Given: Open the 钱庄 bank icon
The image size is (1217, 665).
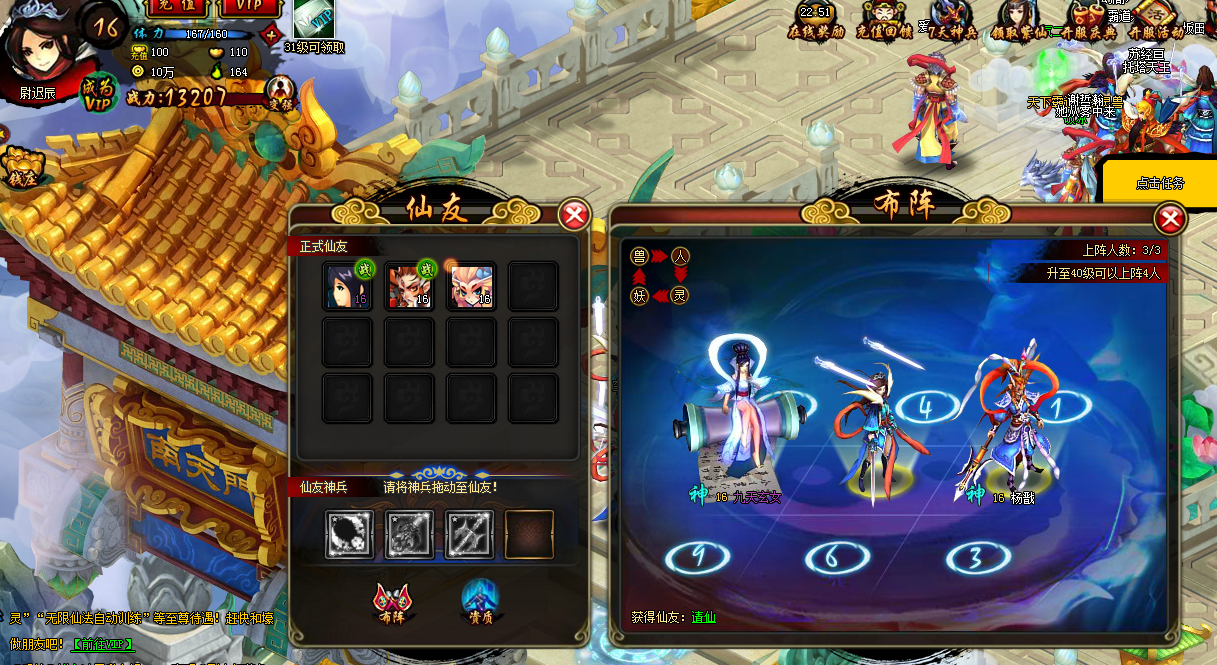Looking at the screenshot, I should (x=20, y=167).
